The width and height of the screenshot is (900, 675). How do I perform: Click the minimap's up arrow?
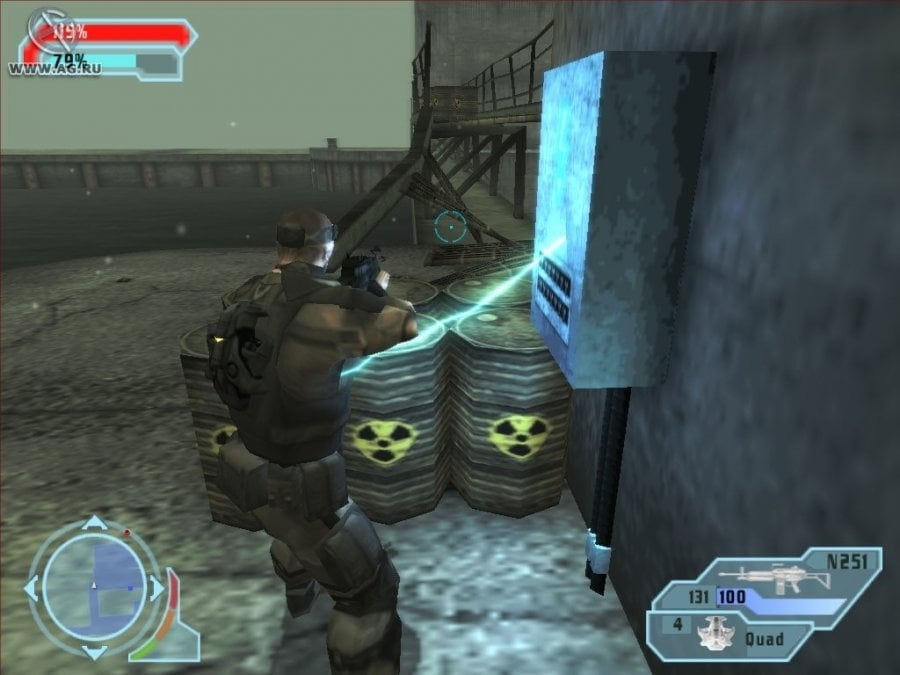tap(93, 523)
